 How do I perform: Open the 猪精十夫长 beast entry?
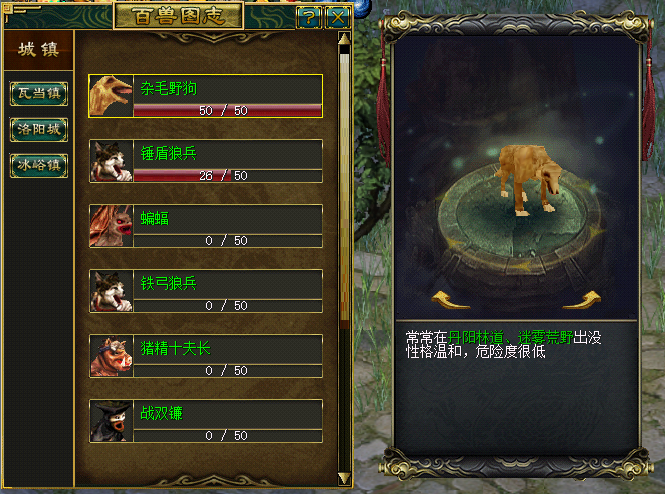pos(206,356)
